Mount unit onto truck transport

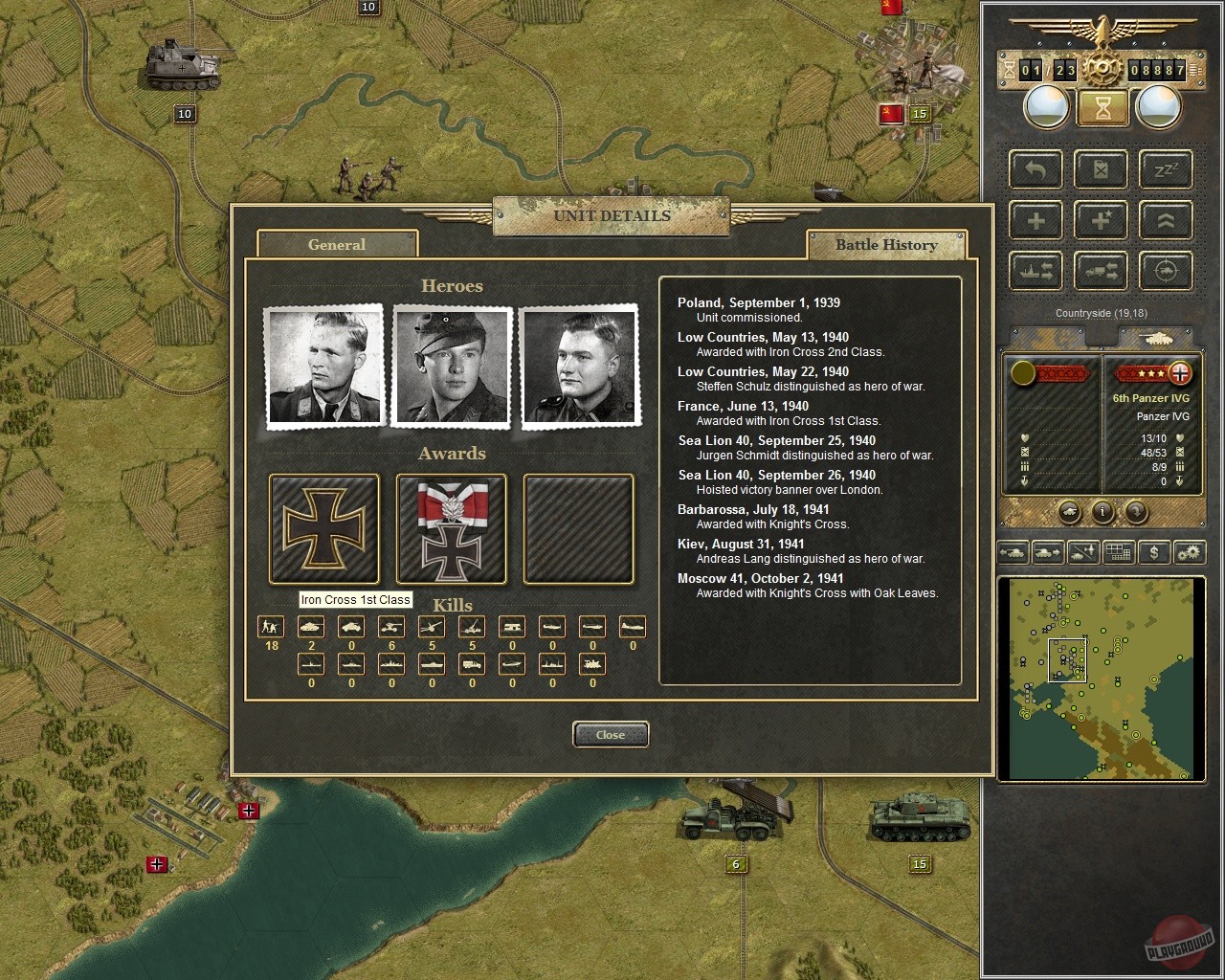coord(1101,271)
